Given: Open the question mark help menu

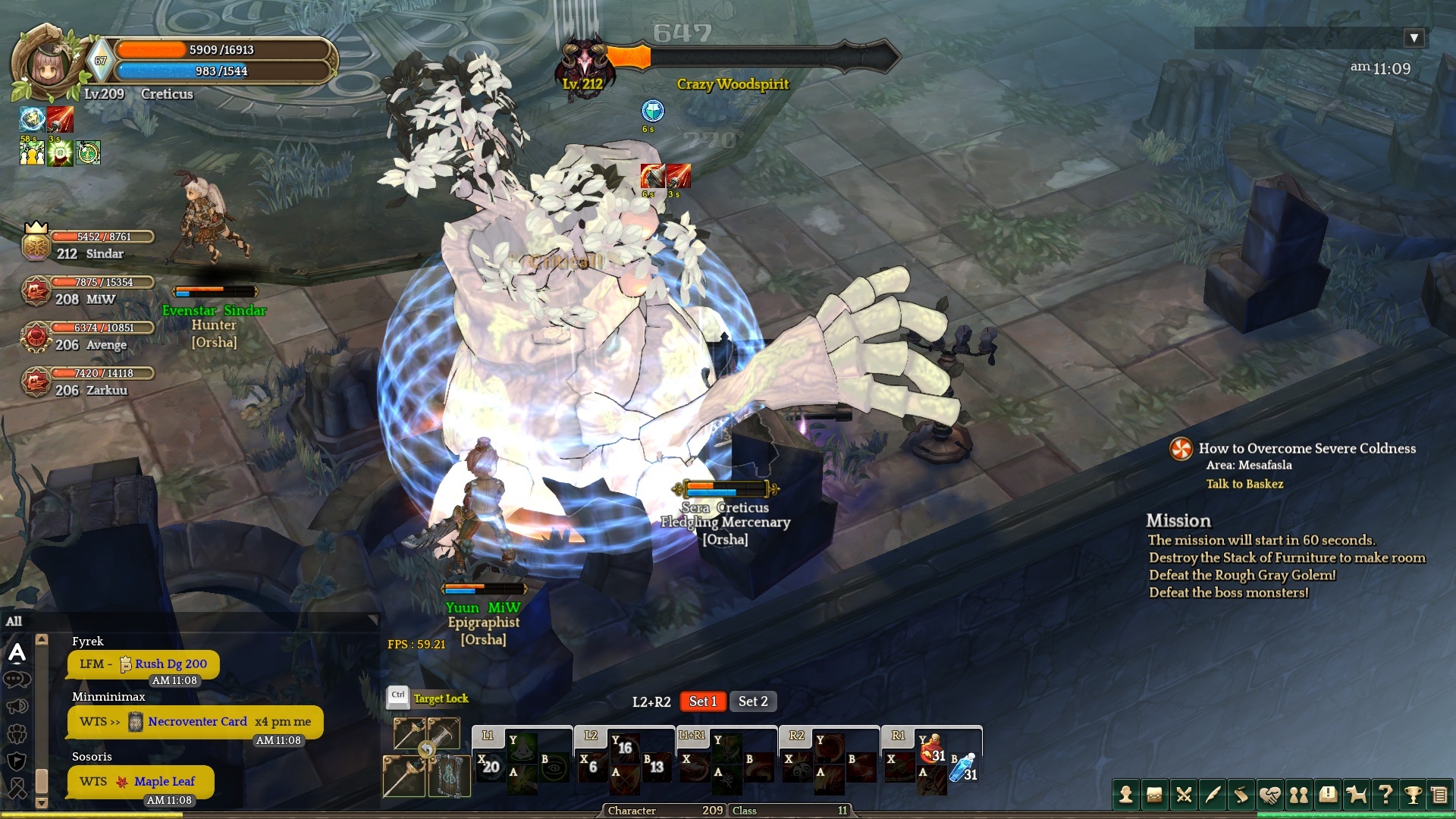Looking at the screenshot, I should click(1385, 795).
